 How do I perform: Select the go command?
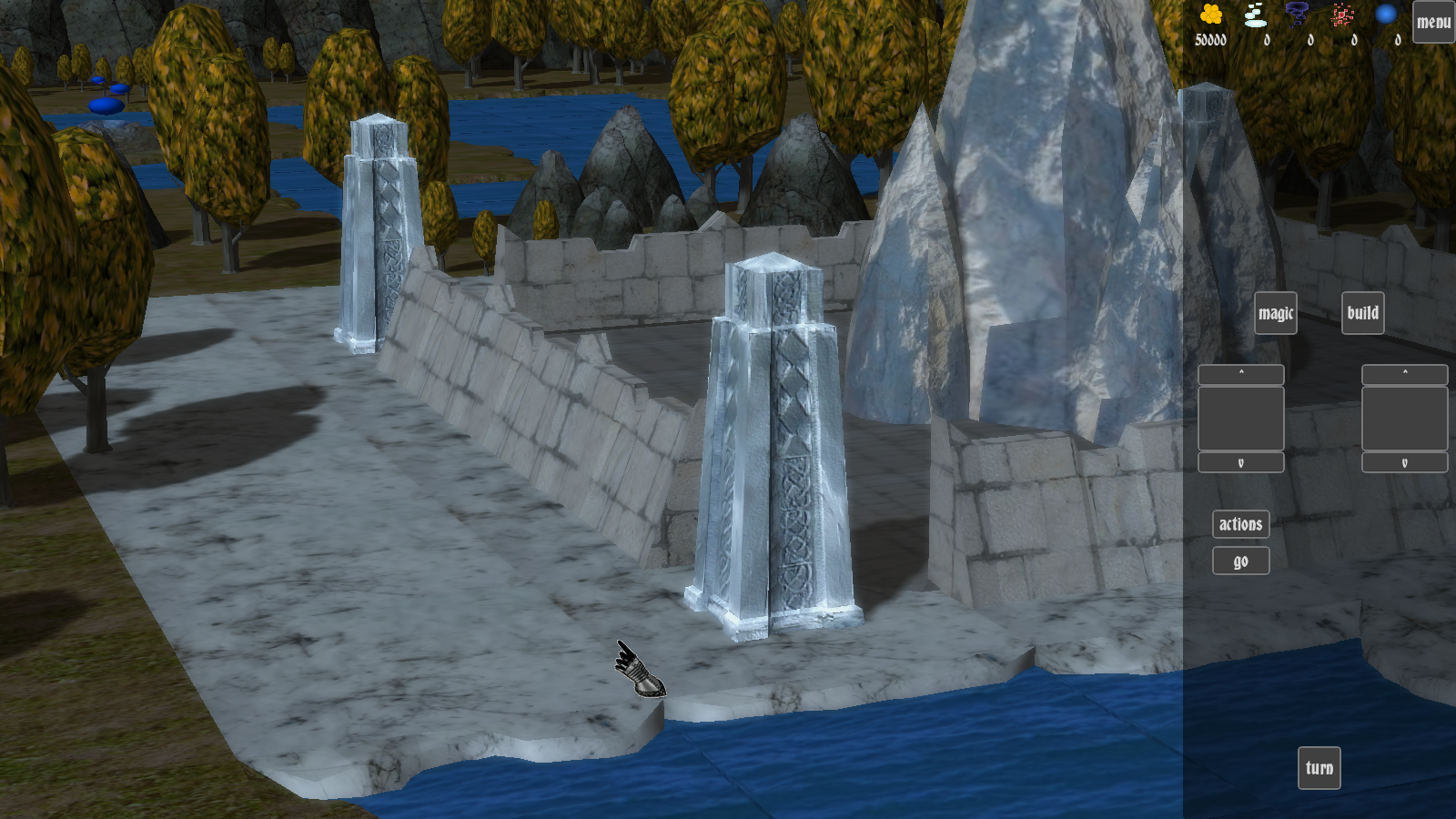coord(1240,561)
